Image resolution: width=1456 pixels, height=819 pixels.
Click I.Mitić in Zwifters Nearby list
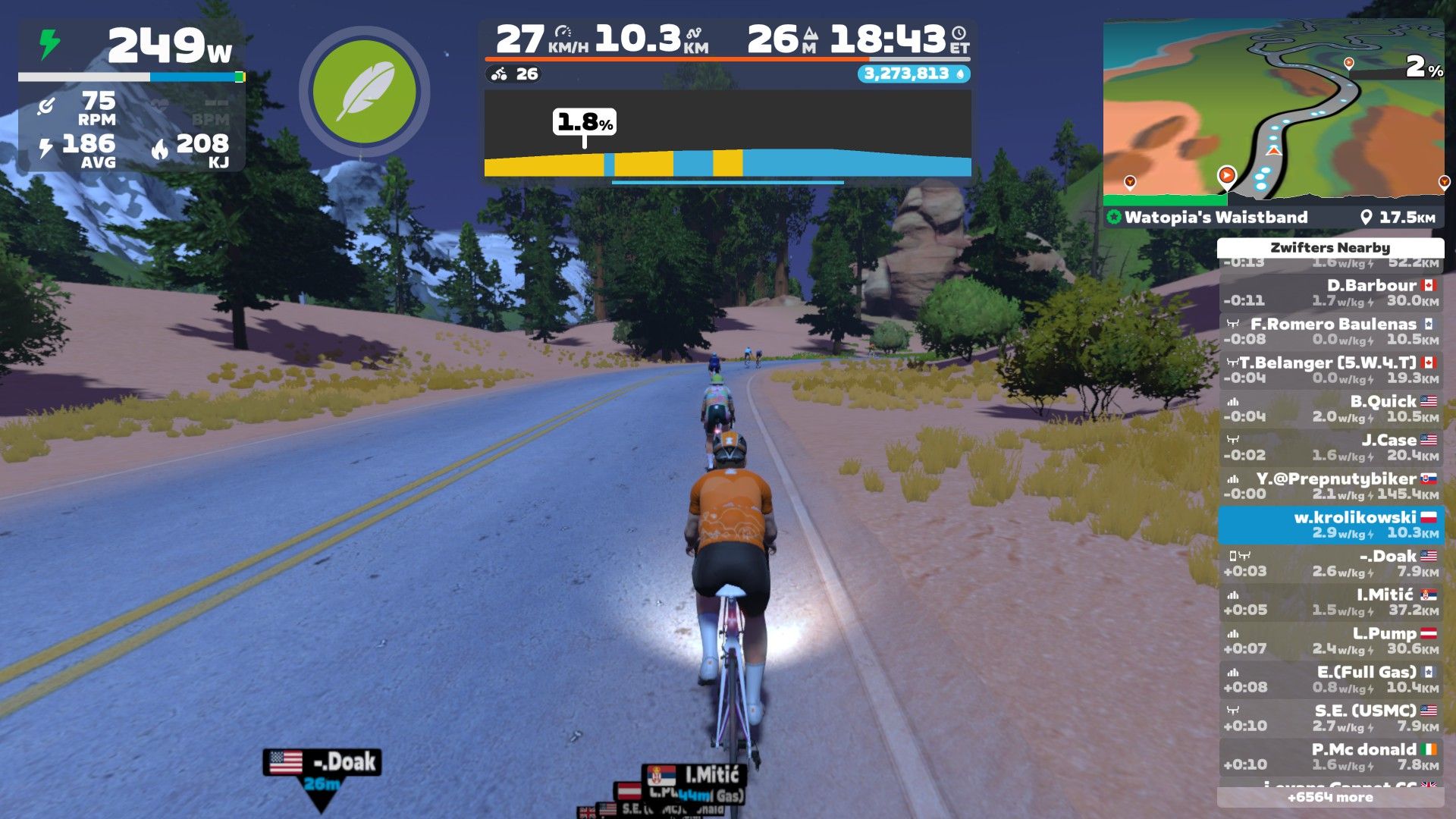click(1331, 602)
